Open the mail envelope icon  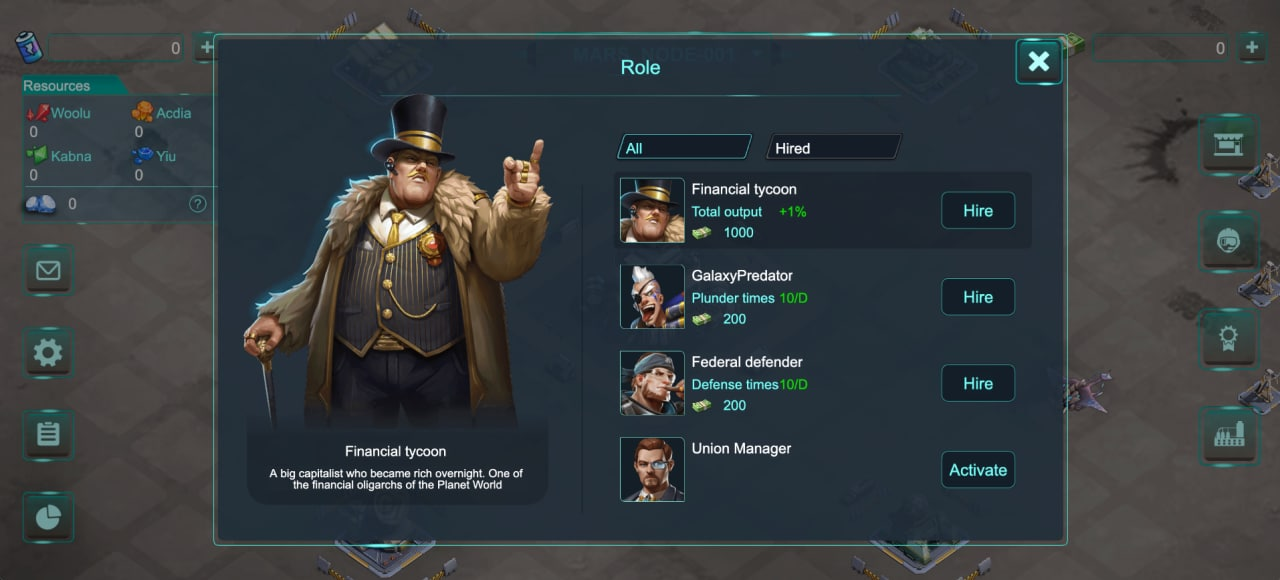[x=48, y=270]
